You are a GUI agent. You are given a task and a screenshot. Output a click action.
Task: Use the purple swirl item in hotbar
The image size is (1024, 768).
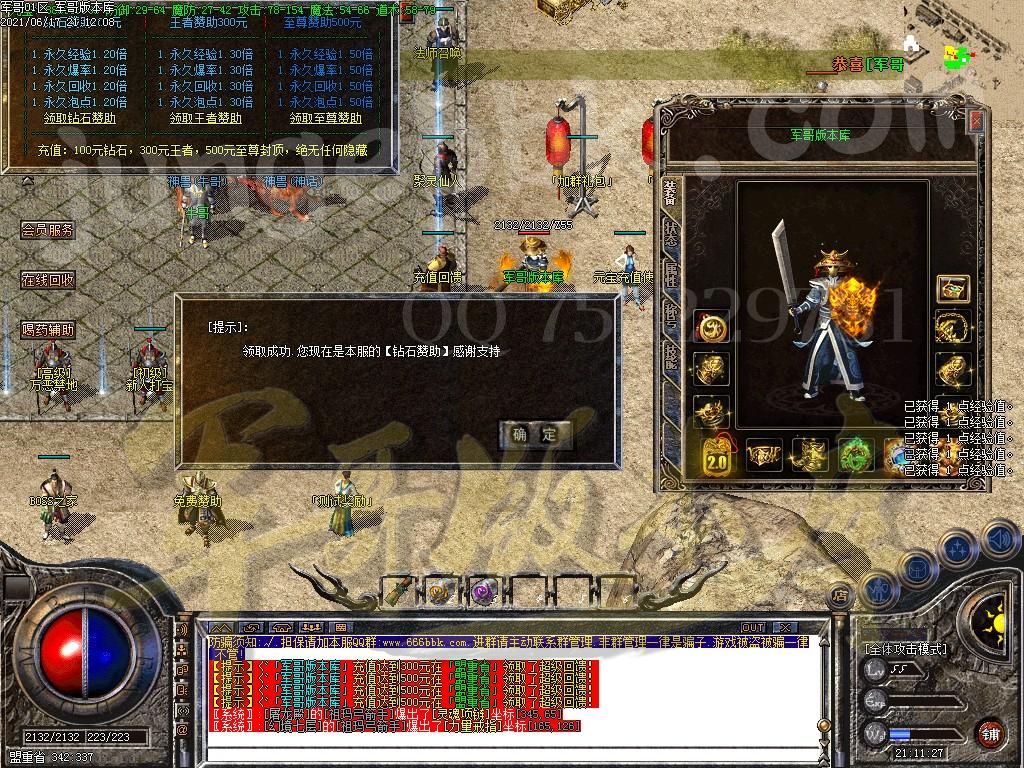(x=484, y=591)
